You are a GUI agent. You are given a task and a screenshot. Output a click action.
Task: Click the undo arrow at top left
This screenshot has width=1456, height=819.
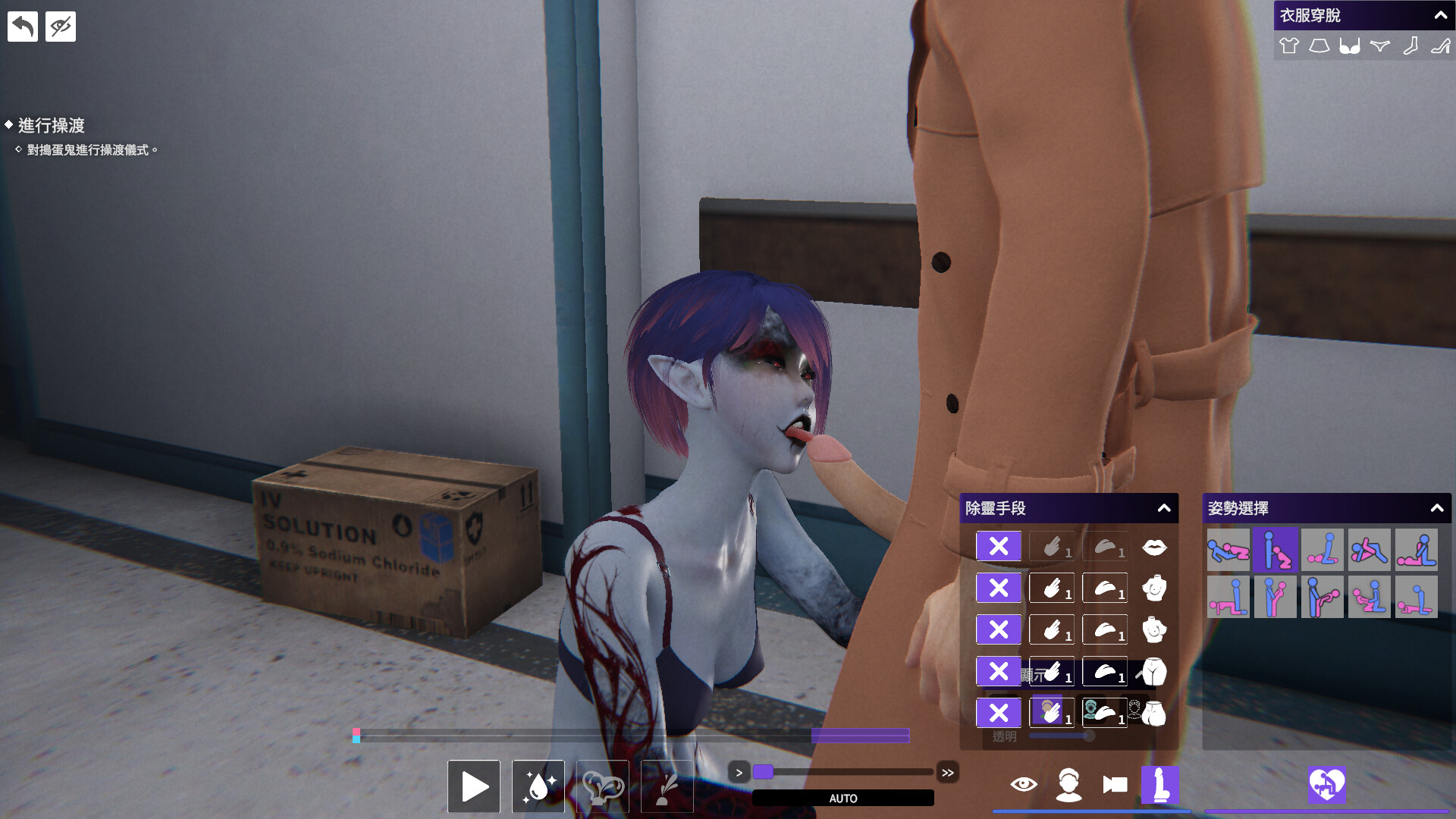point(22,25)
